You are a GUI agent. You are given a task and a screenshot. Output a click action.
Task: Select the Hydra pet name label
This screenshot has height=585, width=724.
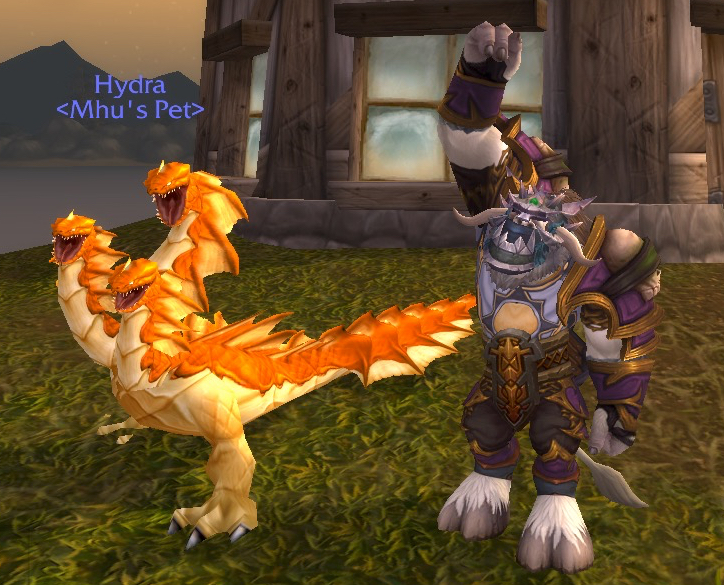point(129,85)
